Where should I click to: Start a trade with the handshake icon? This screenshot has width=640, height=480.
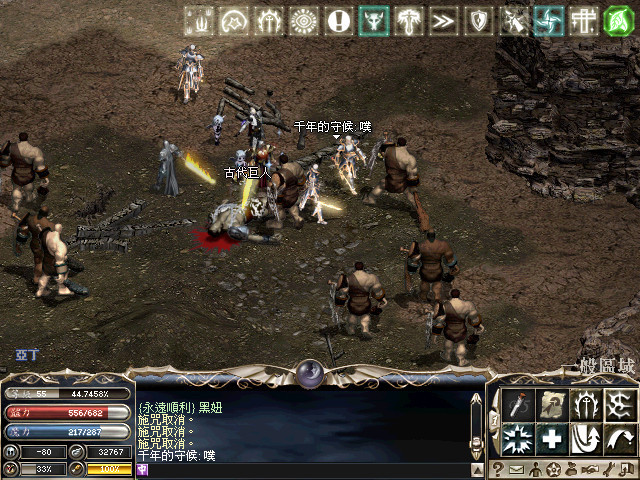pos(588,470)
